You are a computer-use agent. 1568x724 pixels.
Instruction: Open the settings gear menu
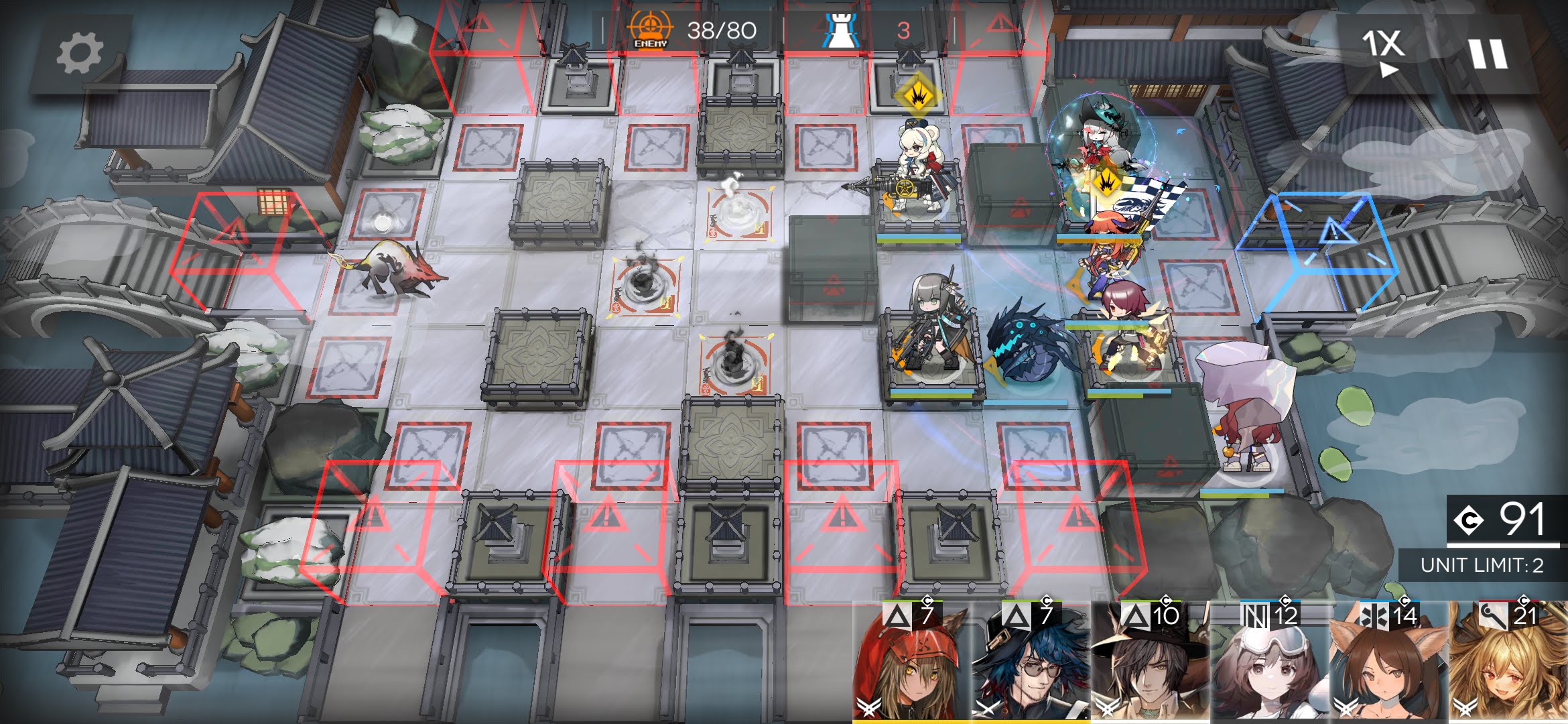point(79,54)
